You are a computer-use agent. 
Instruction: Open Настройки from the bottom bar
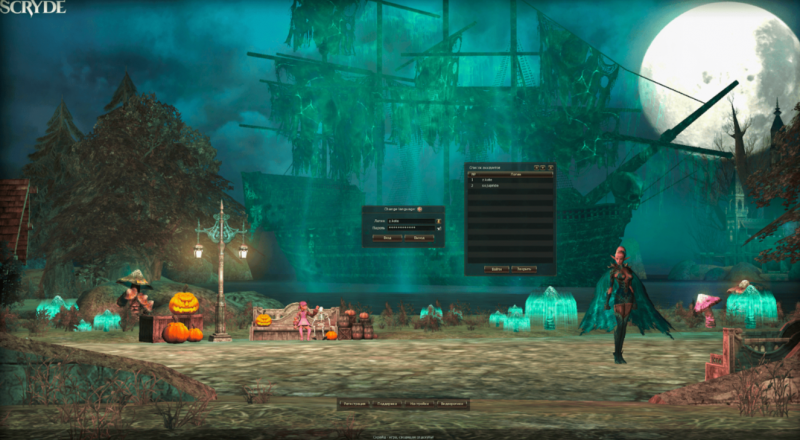tap(418, 404)
